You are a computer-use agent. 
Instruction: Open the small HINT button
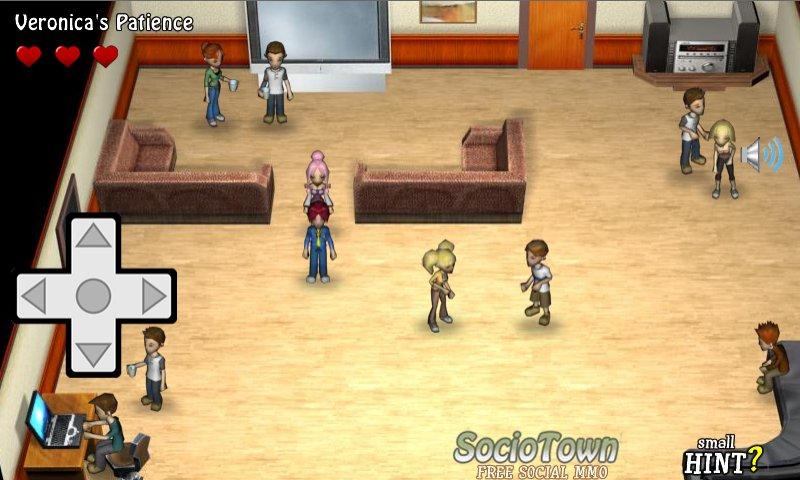(722, 456)
